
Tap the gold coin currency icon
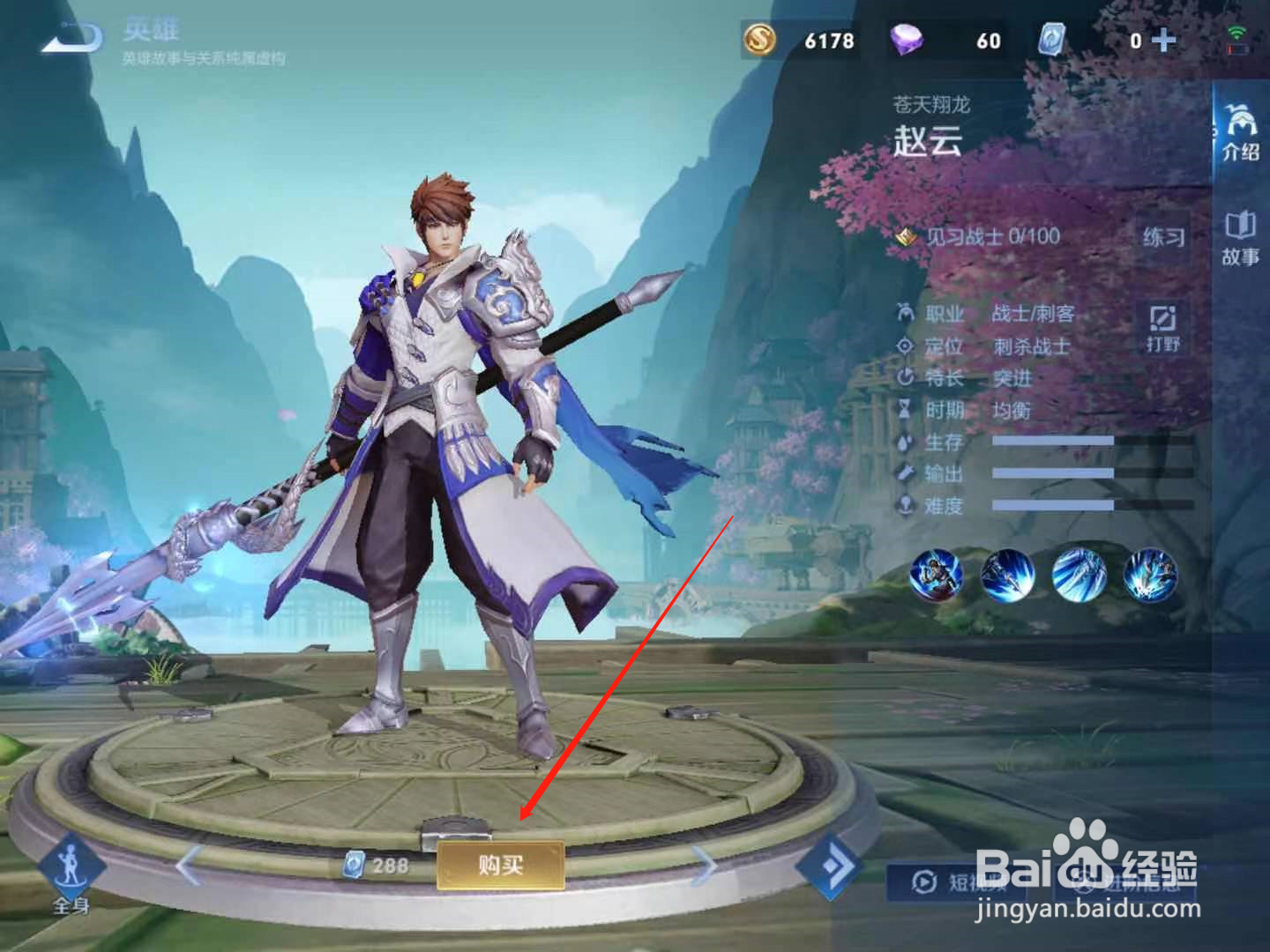click(x=760, y=39)
